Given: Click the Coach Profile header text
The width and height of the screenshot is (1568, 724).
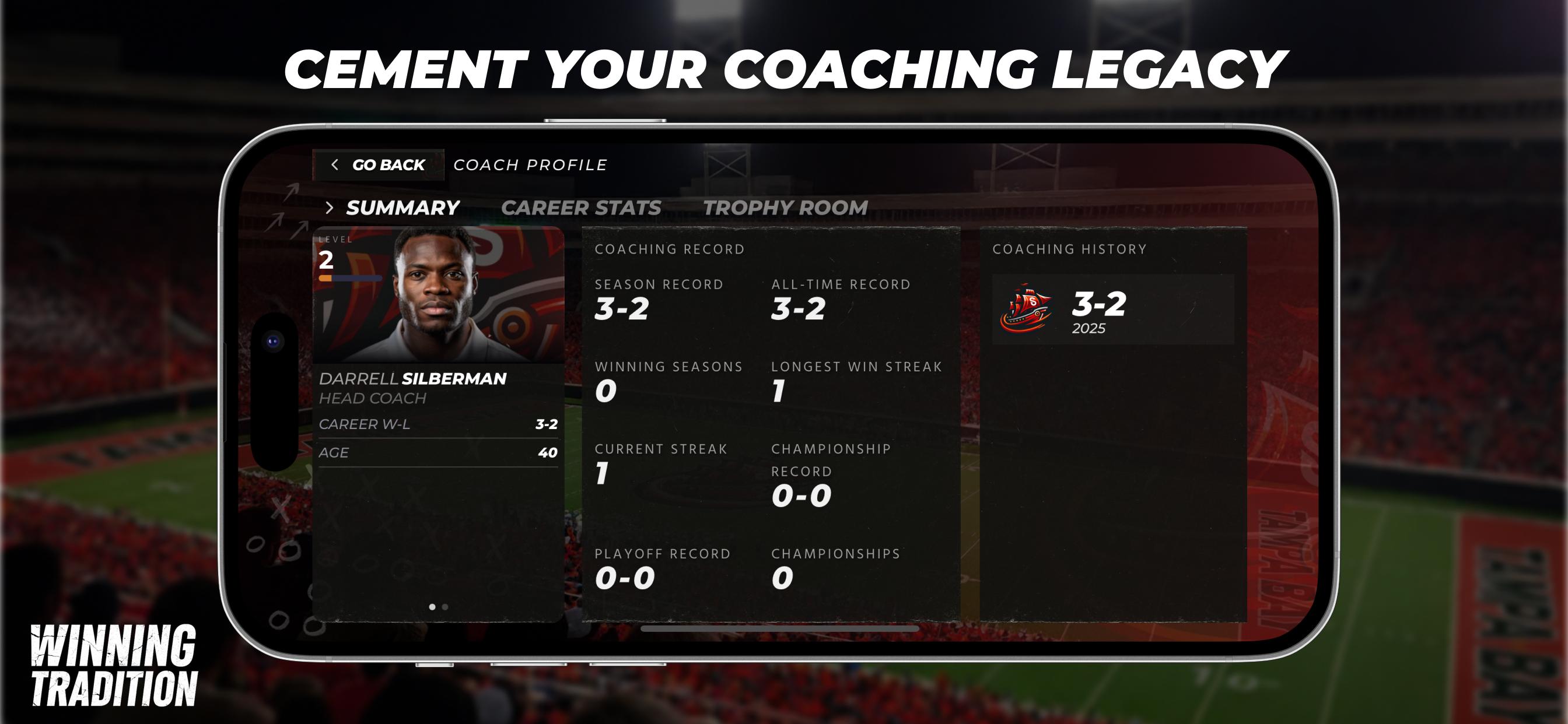Looking at the screenshot, I should coord(529,164).
